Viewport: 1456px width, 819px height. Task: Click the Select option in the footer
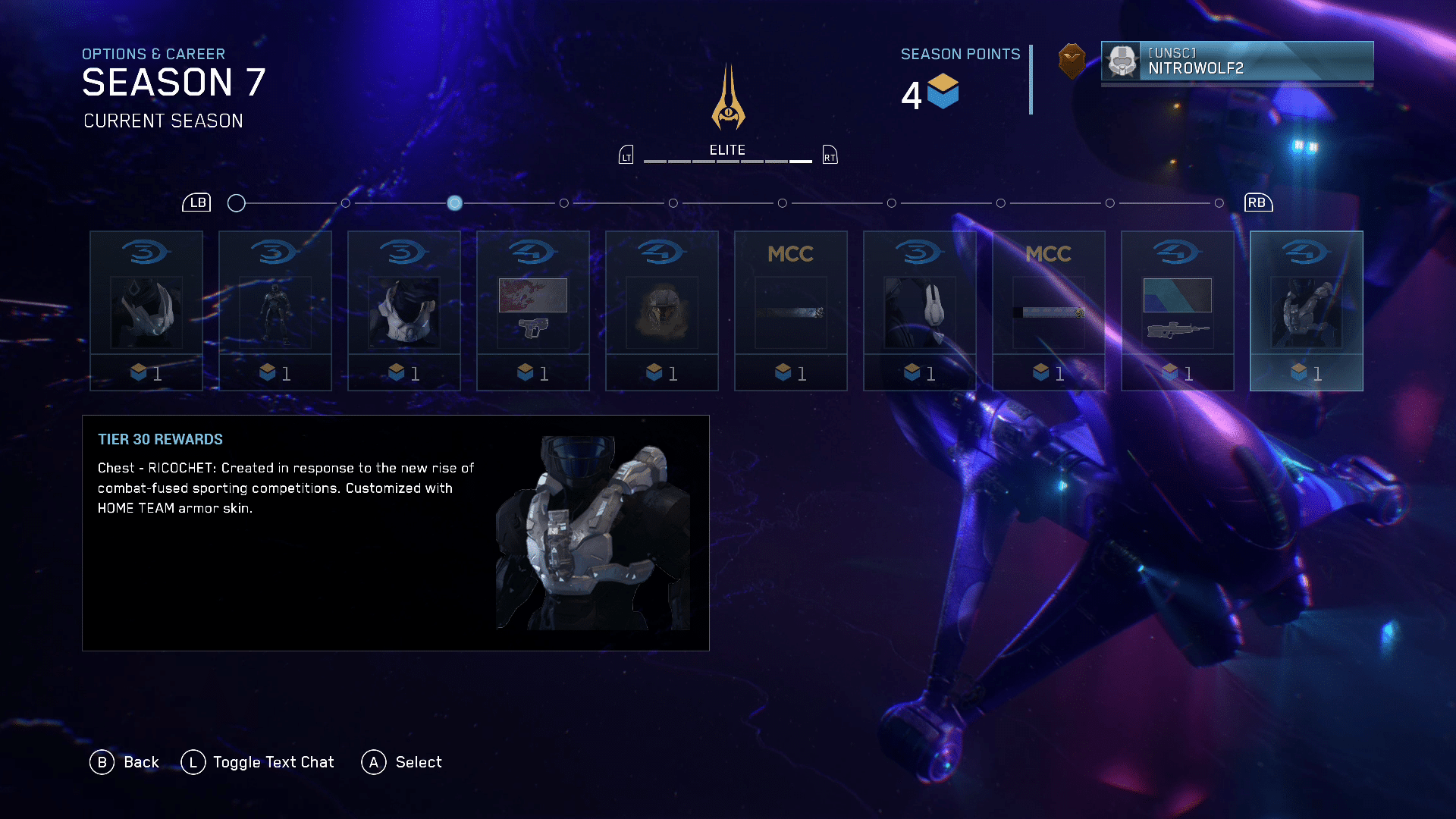(x=403, y=762)
